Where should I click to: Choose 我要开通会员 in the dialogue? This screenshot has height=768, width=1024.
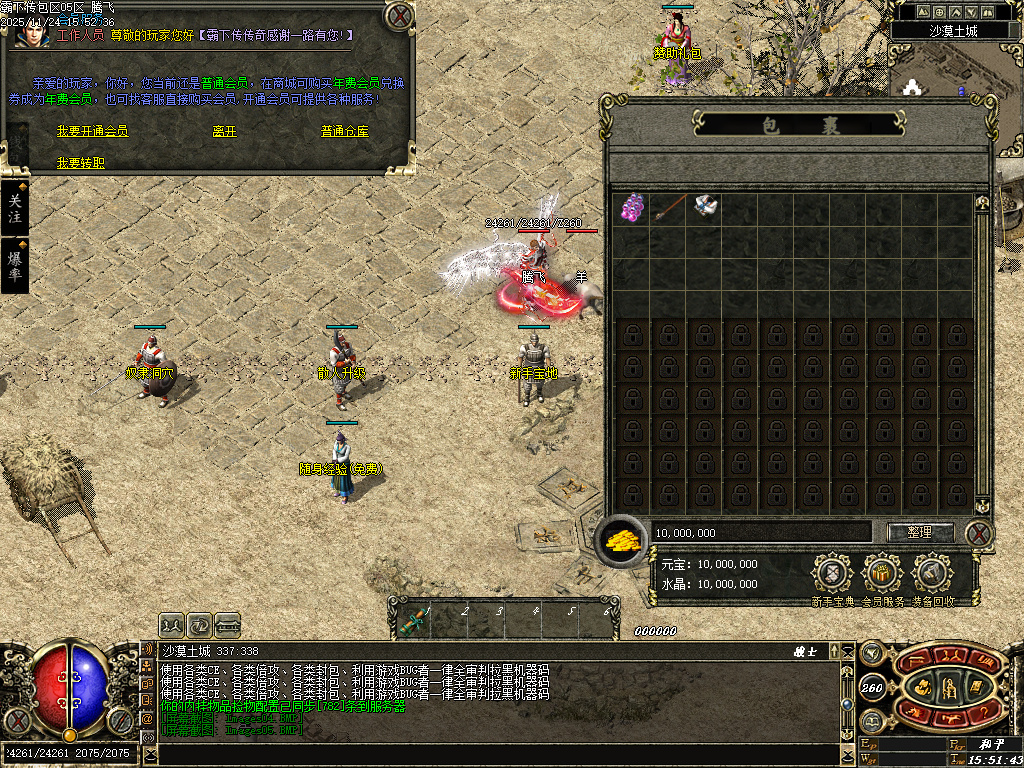pos(92,131)
